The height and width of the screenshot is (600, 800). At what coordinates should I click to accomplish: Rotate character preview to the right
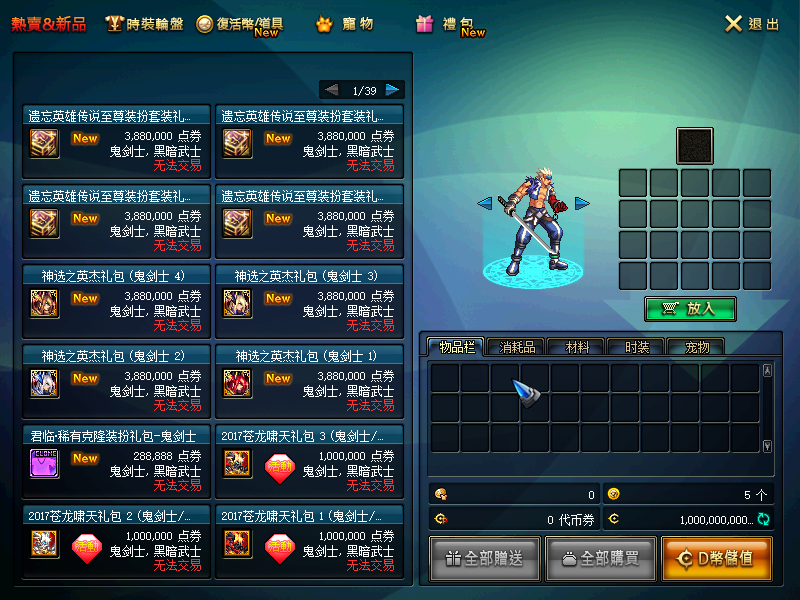[582, 204]
